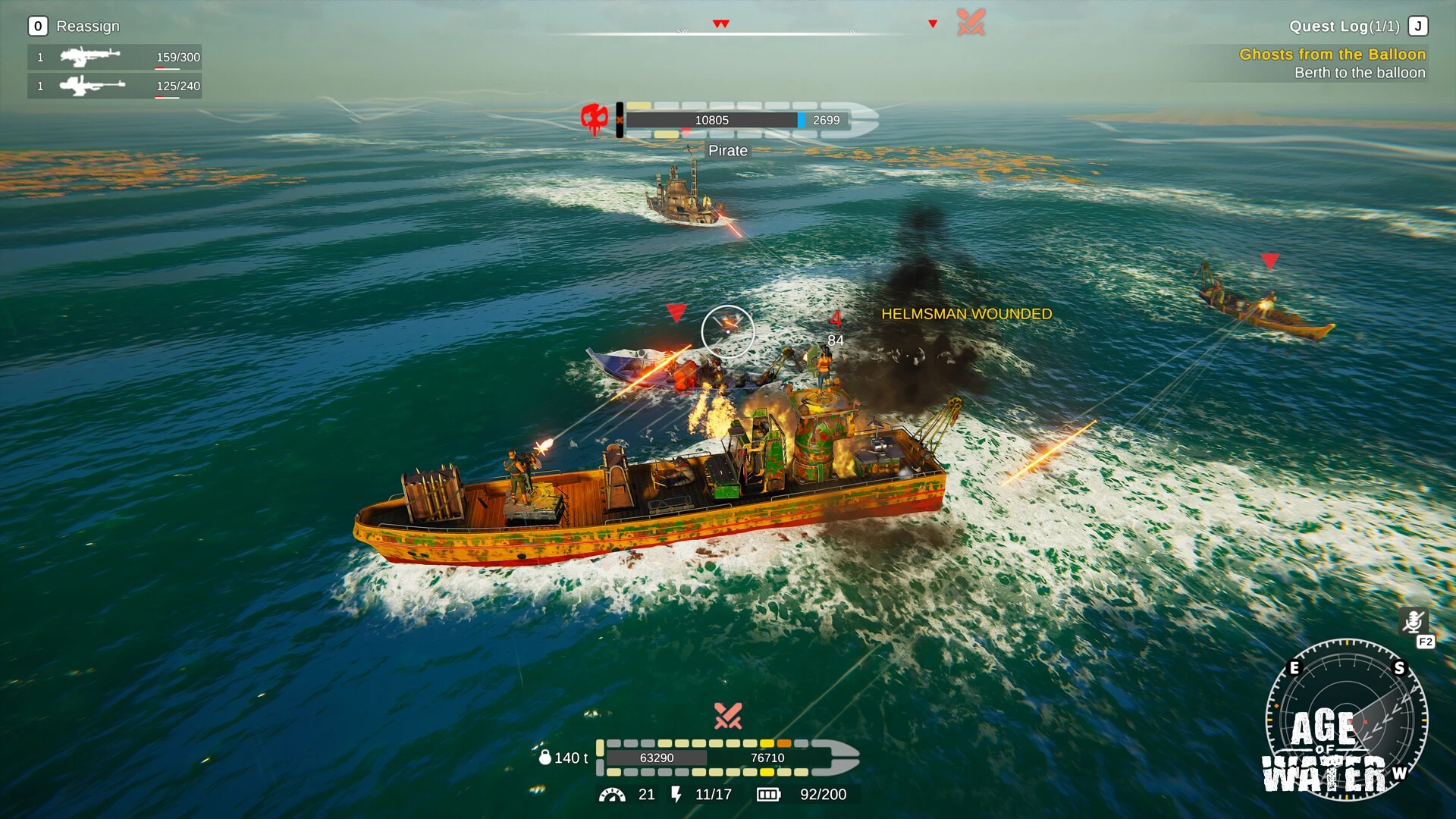
Task: Select the second weapon slot with 125/240 ammo
Action: pyautogui.click(x=114, y=86)
